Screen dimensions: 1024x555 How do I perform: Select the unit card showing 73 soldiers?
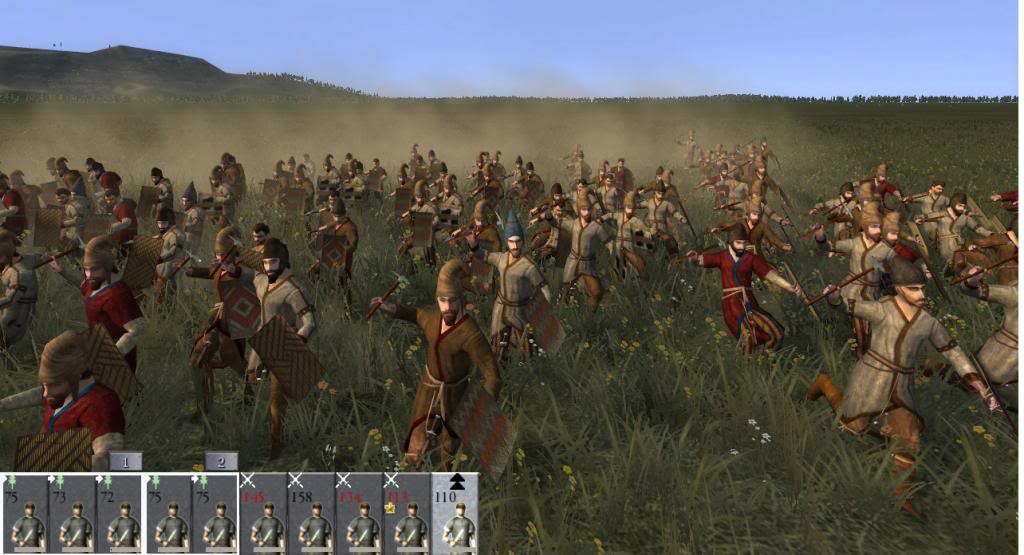(x=72, y=514)
